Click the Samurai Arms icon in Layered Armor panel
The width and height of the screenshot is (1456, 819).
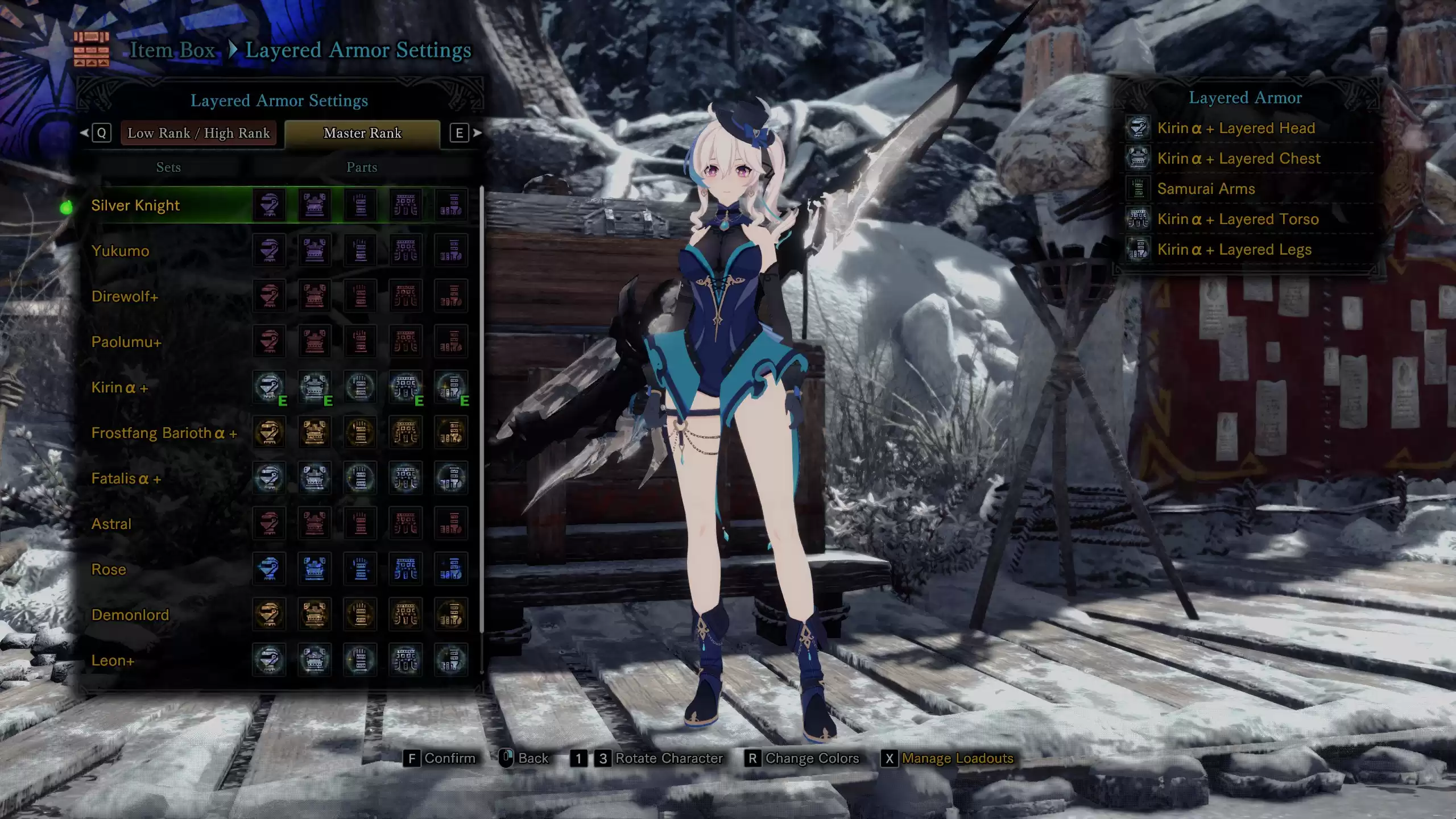[x=1139, y=188]
